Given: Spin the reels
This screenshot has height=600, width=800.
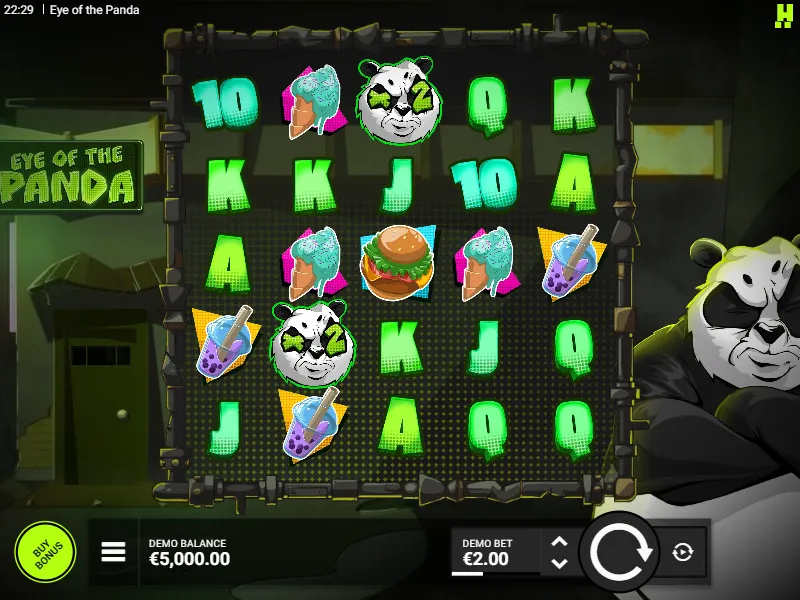Looking at the screenshot, I should [x=620, y=552].
